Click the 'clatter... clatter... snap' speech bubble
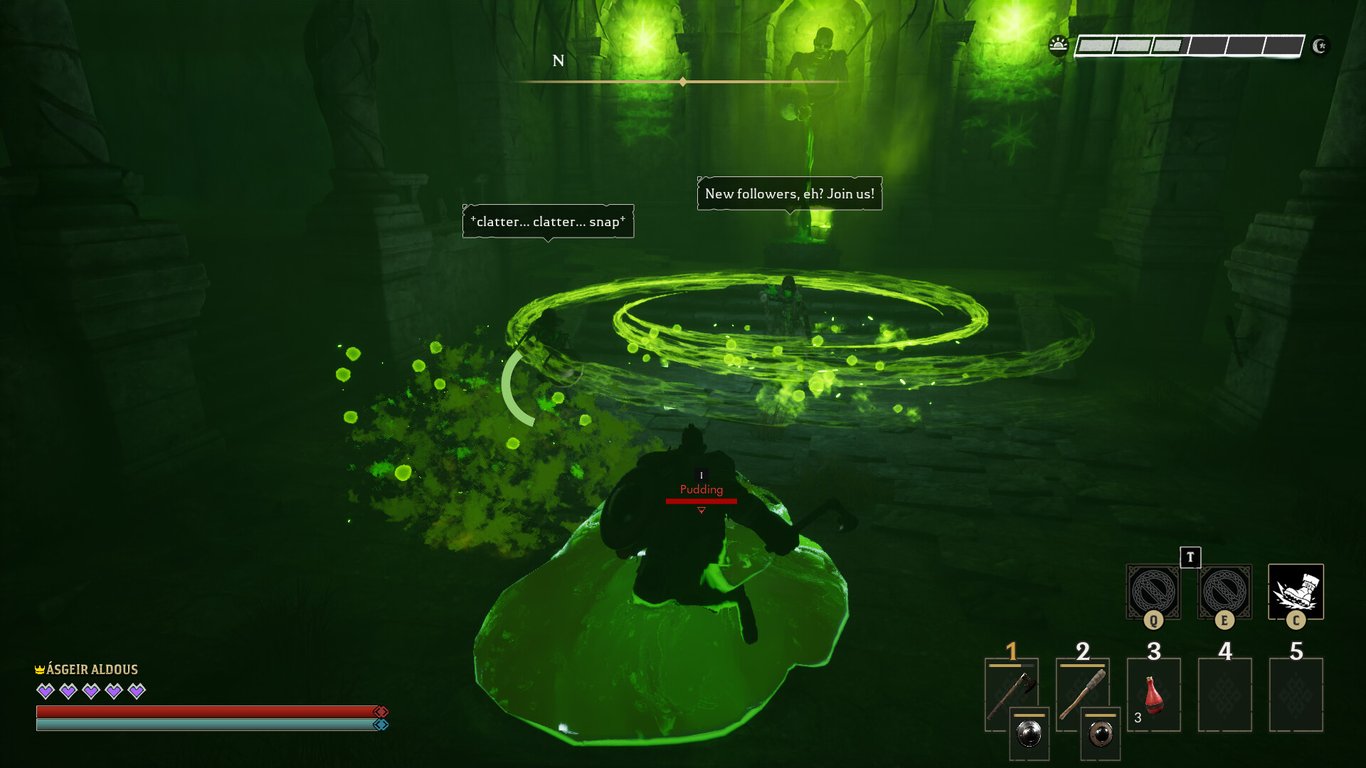Screen dimensions: 1366x768 pyautogui.click(x=547, y=222)
